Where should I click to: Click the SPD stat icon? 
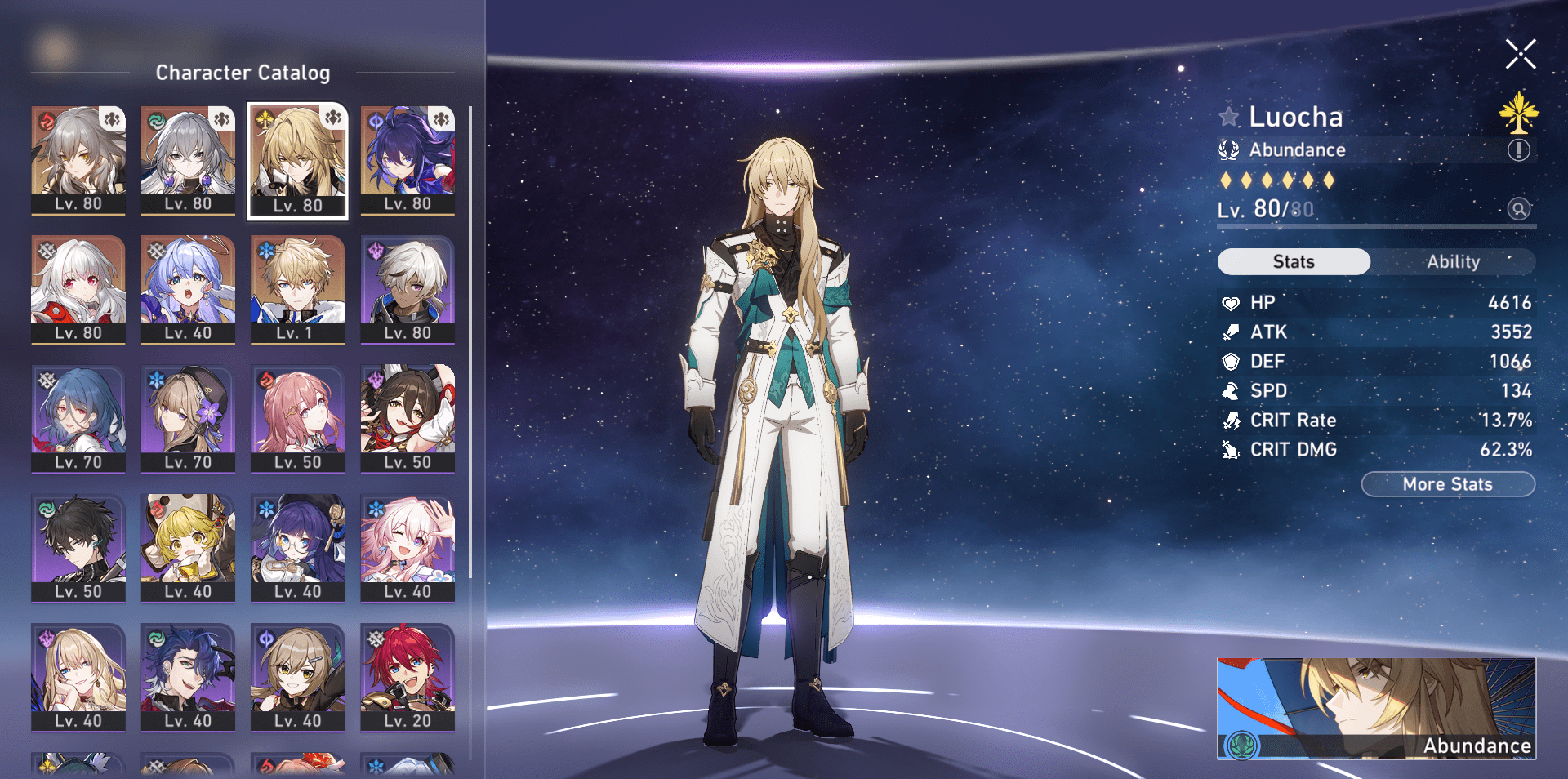[1230, 391]
